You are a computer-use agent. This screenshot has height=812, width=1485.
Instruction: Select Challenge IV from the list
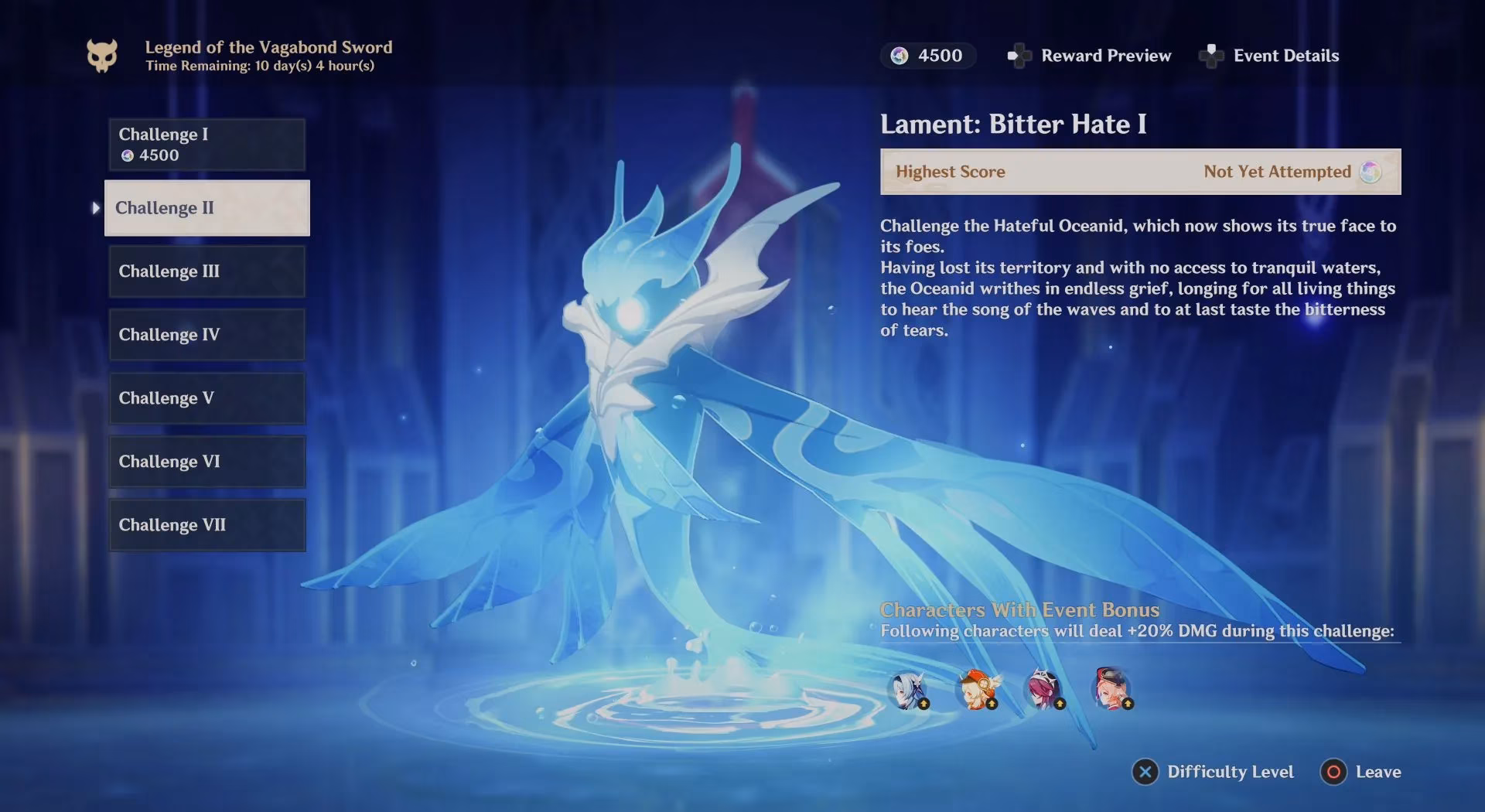point(207,334)
